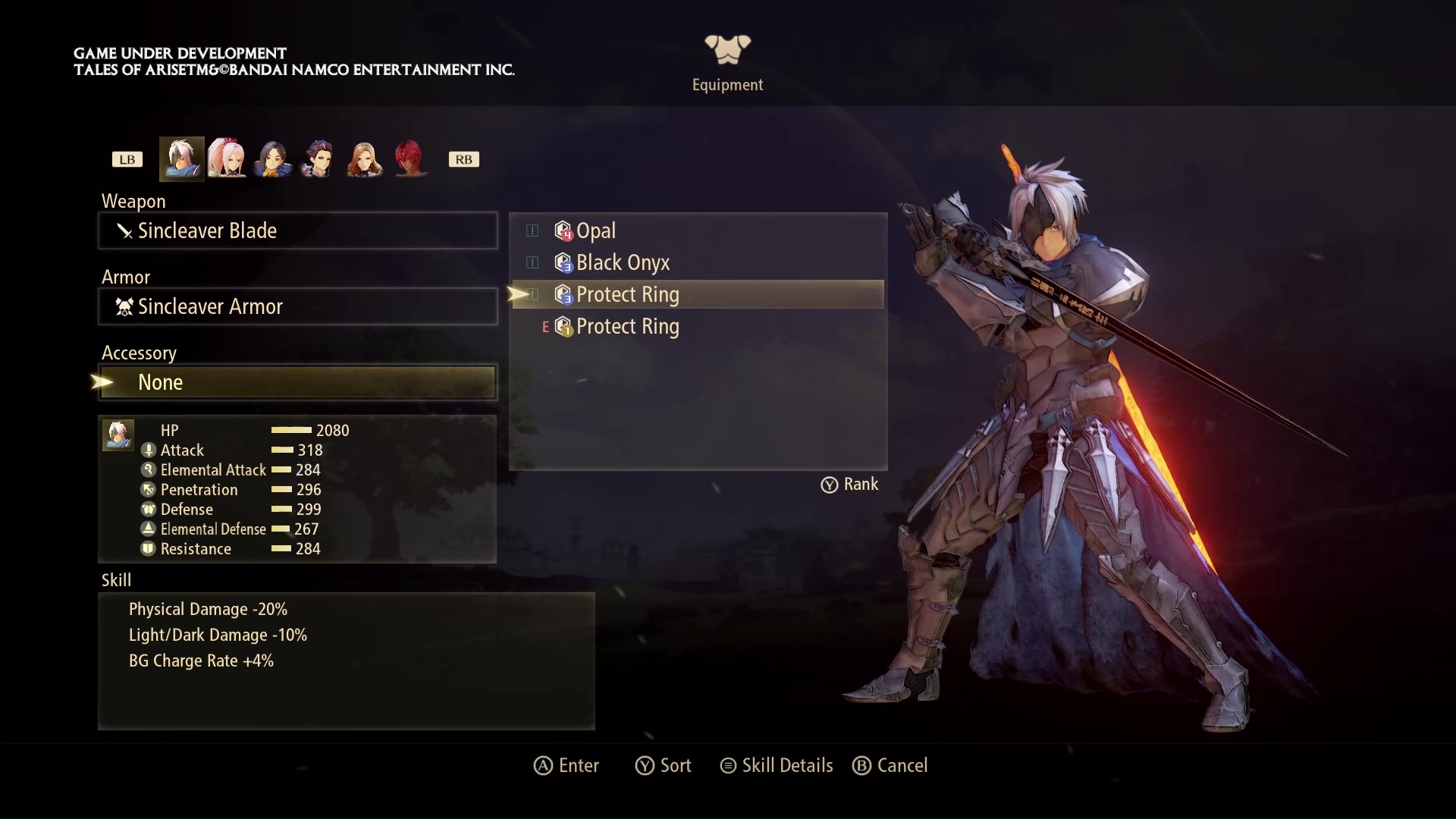Select the Sincleaver Blade weapon slot

coord(297,231)
